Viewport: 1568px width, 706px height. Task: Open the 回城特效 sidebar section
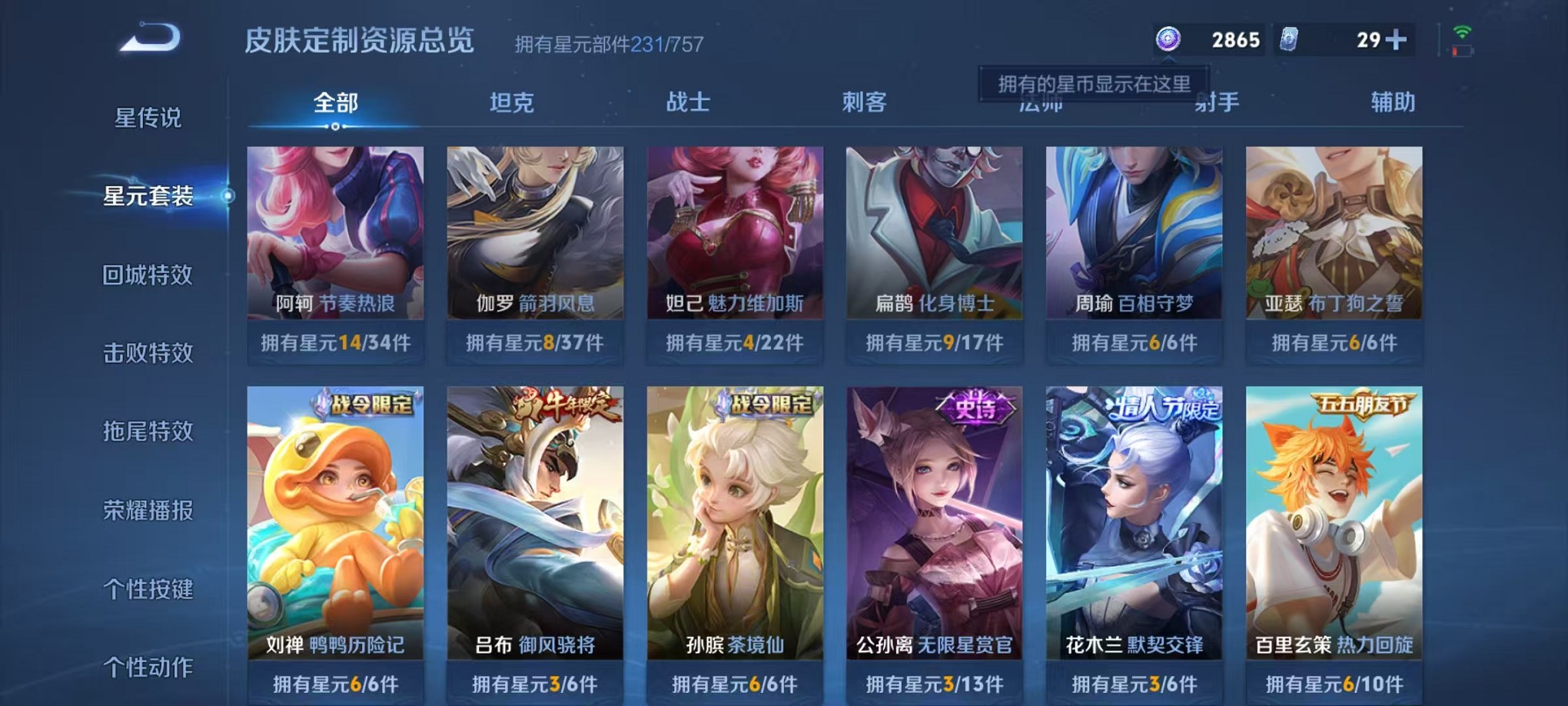coord(147,275)
